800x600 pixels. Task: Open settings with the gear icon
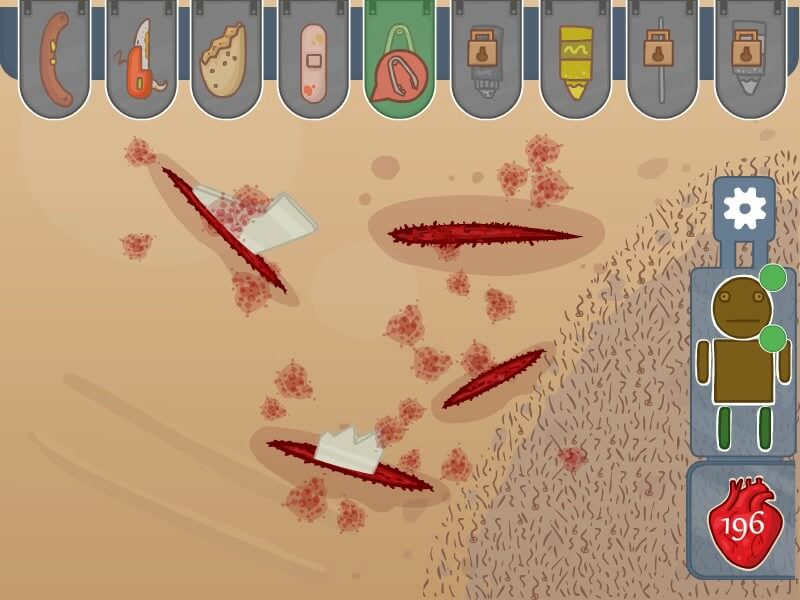pyautogui.click(x=744, y=209)
